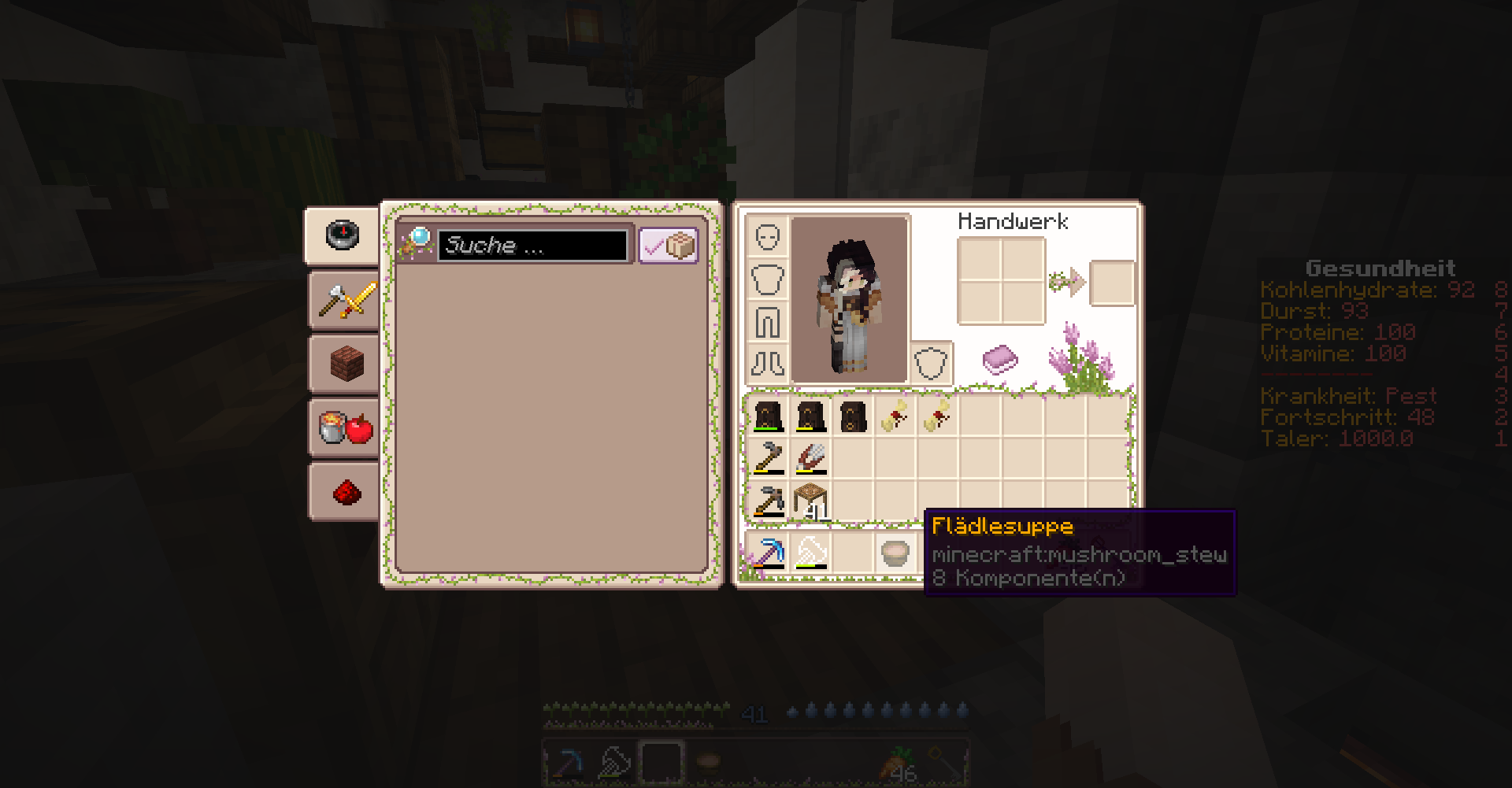Pick up the backpack without a durability bar

tap(853, 416)
